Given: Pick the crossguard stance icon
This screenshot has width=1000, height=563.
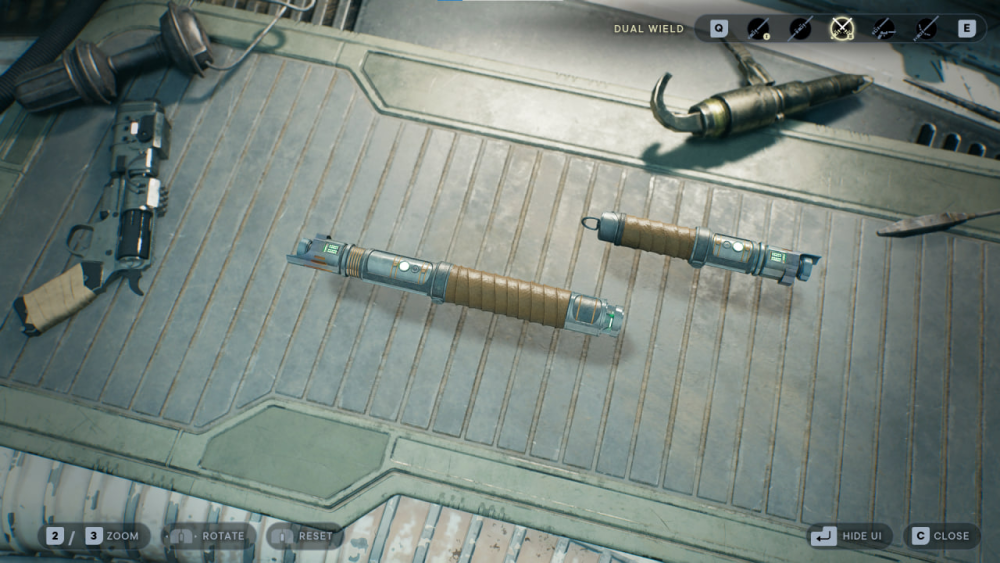Looking at the screenshot, I should click(x=926, y=29).
